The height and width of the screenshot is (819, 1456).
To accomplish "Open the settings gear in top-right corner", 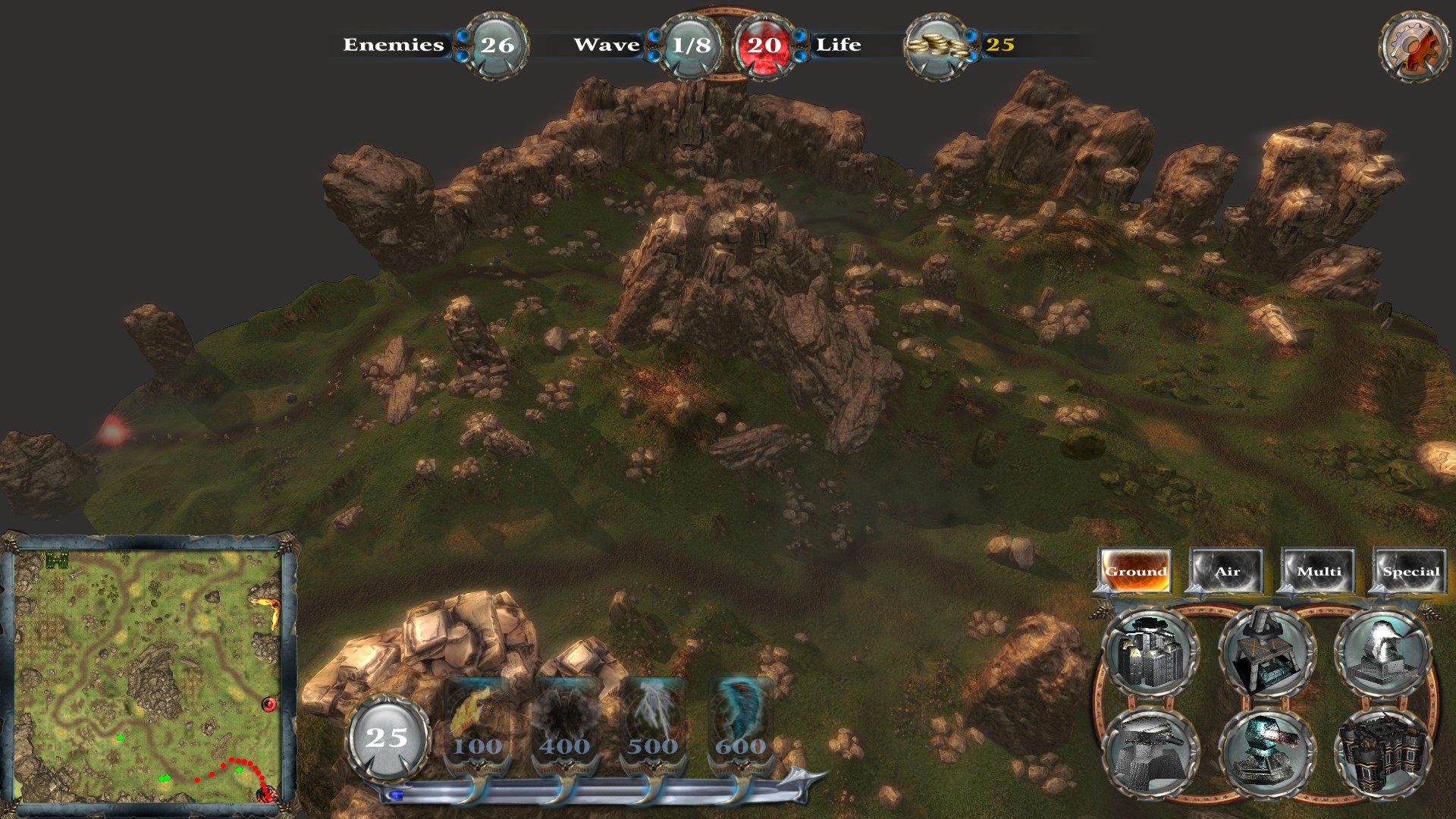I will [x=1413, y=45].
